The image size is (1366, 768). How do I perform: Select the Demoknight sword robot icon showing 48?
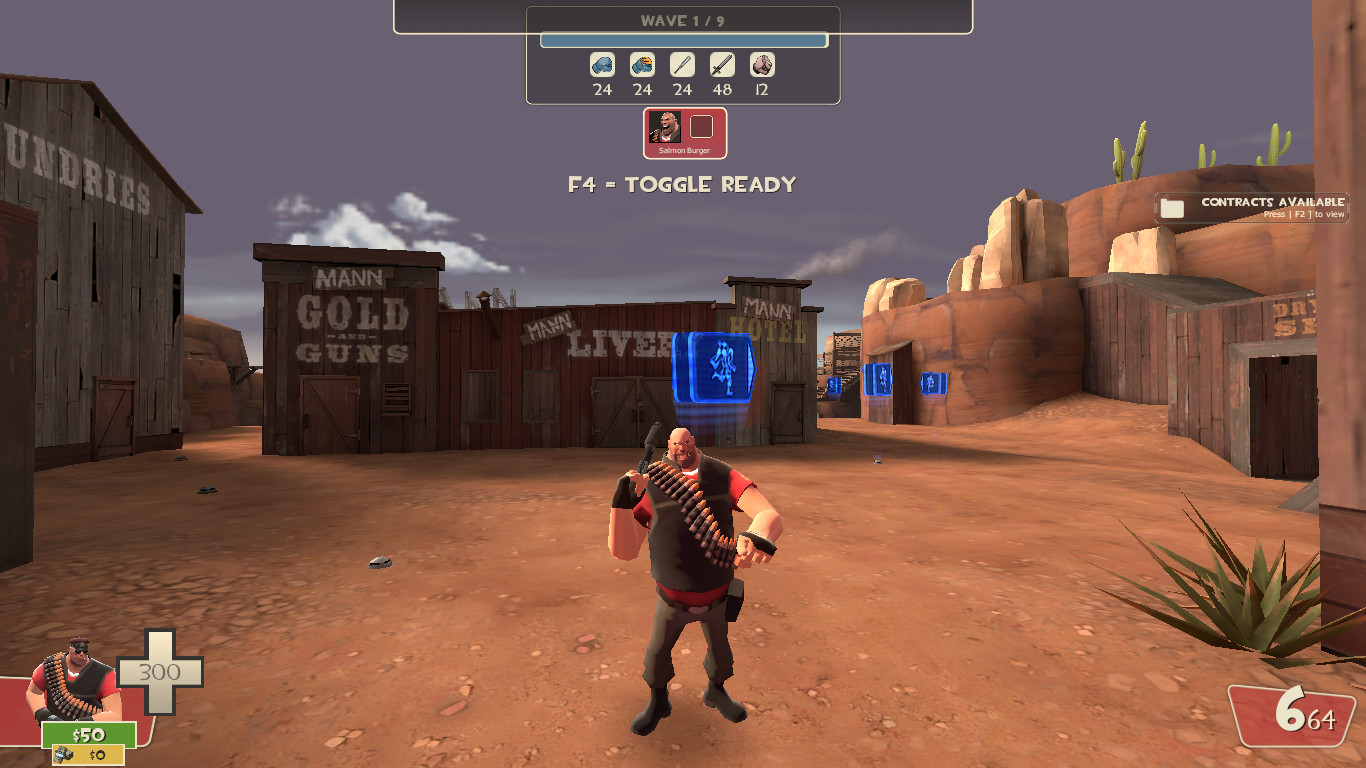click(x=722, y=67)
